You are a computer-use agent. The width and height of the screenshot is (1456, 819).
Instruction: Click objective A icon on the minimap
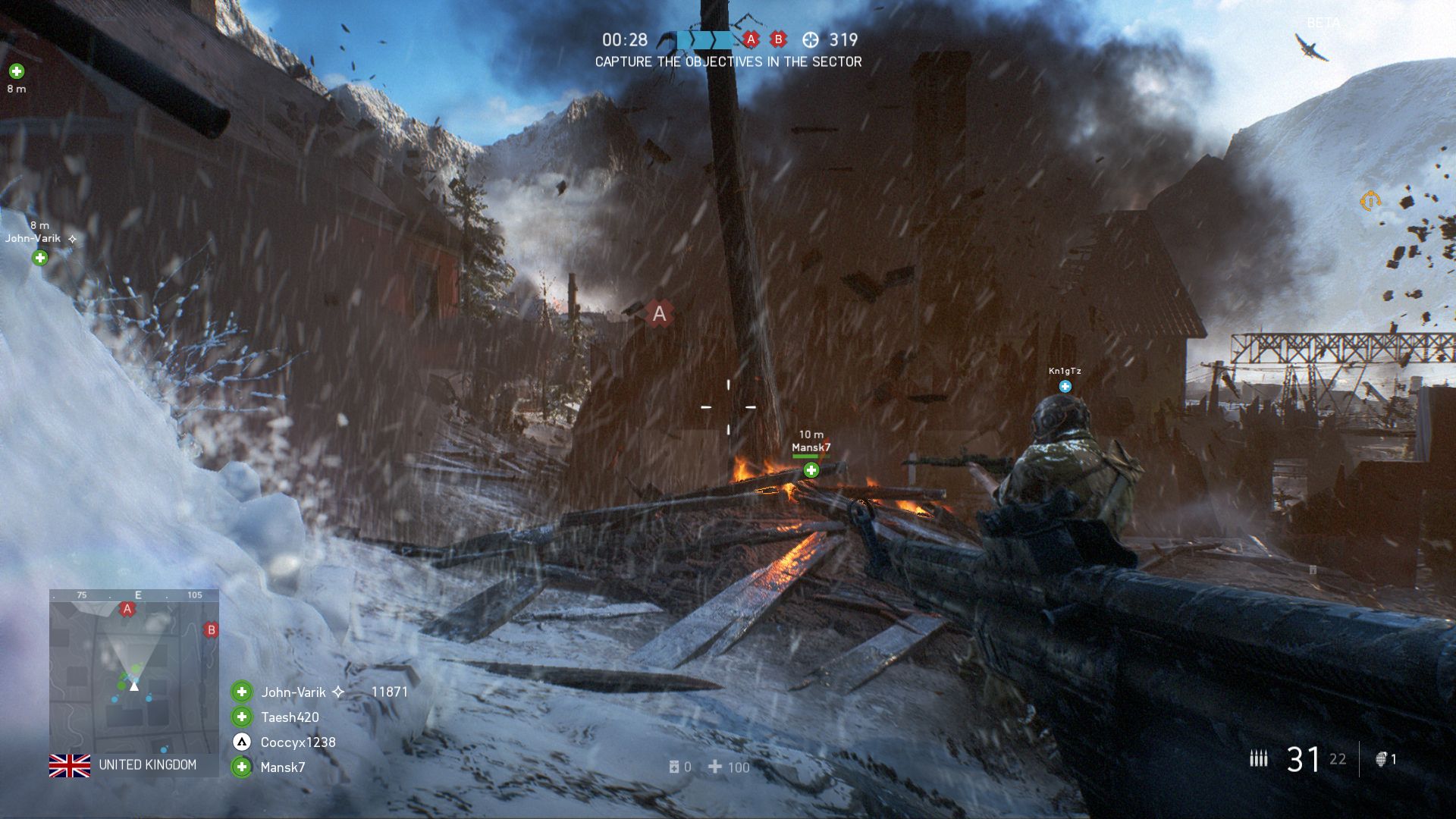(127, 608)
